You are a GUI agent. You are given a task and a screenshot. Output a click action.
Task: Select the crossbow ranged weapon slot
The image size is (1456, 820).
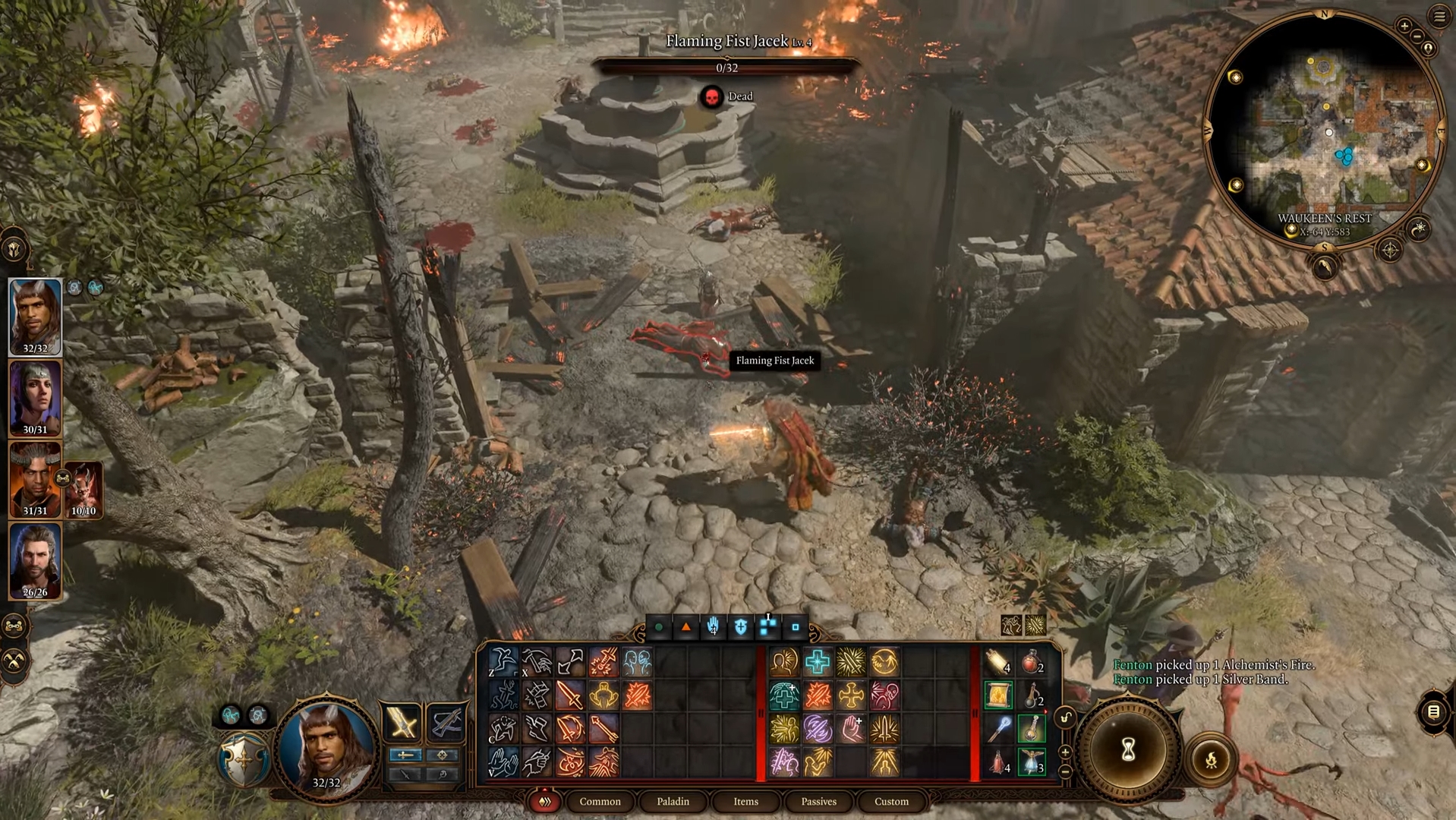click(446, 721)
